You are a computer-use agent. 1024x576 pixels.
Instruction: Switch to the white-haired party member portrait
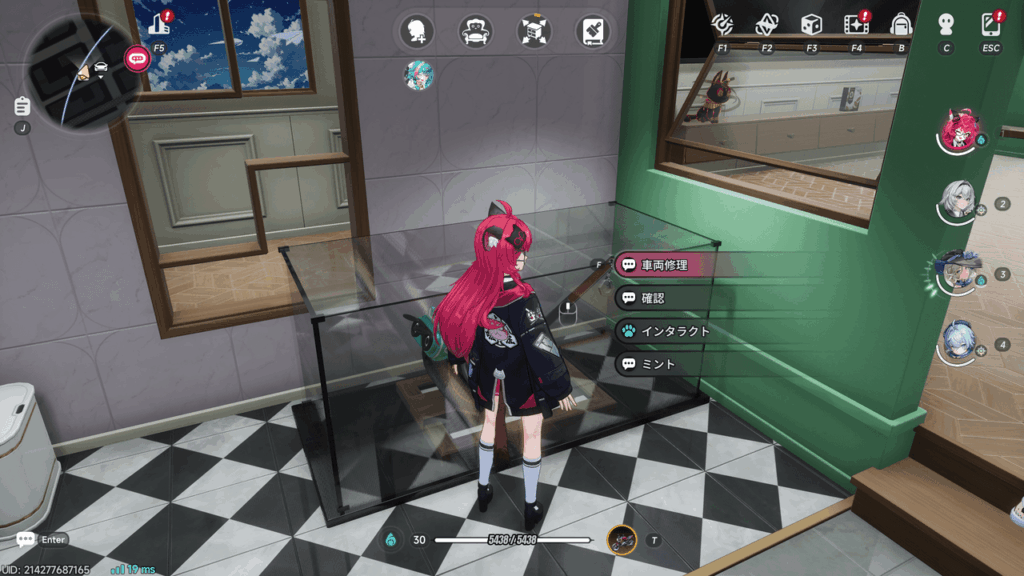point(961,203)
